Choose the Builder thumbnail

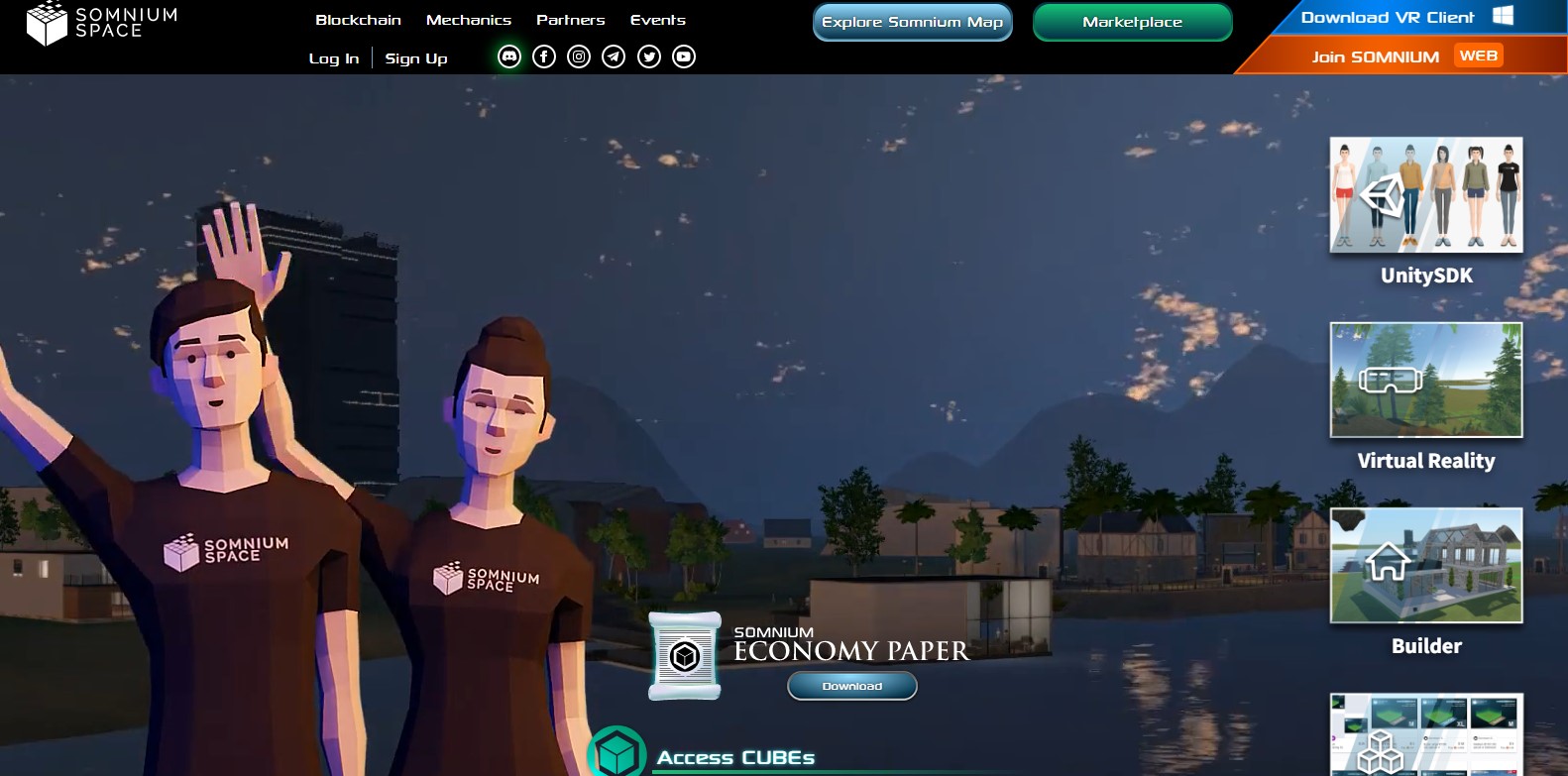[x=1425, y=565]
